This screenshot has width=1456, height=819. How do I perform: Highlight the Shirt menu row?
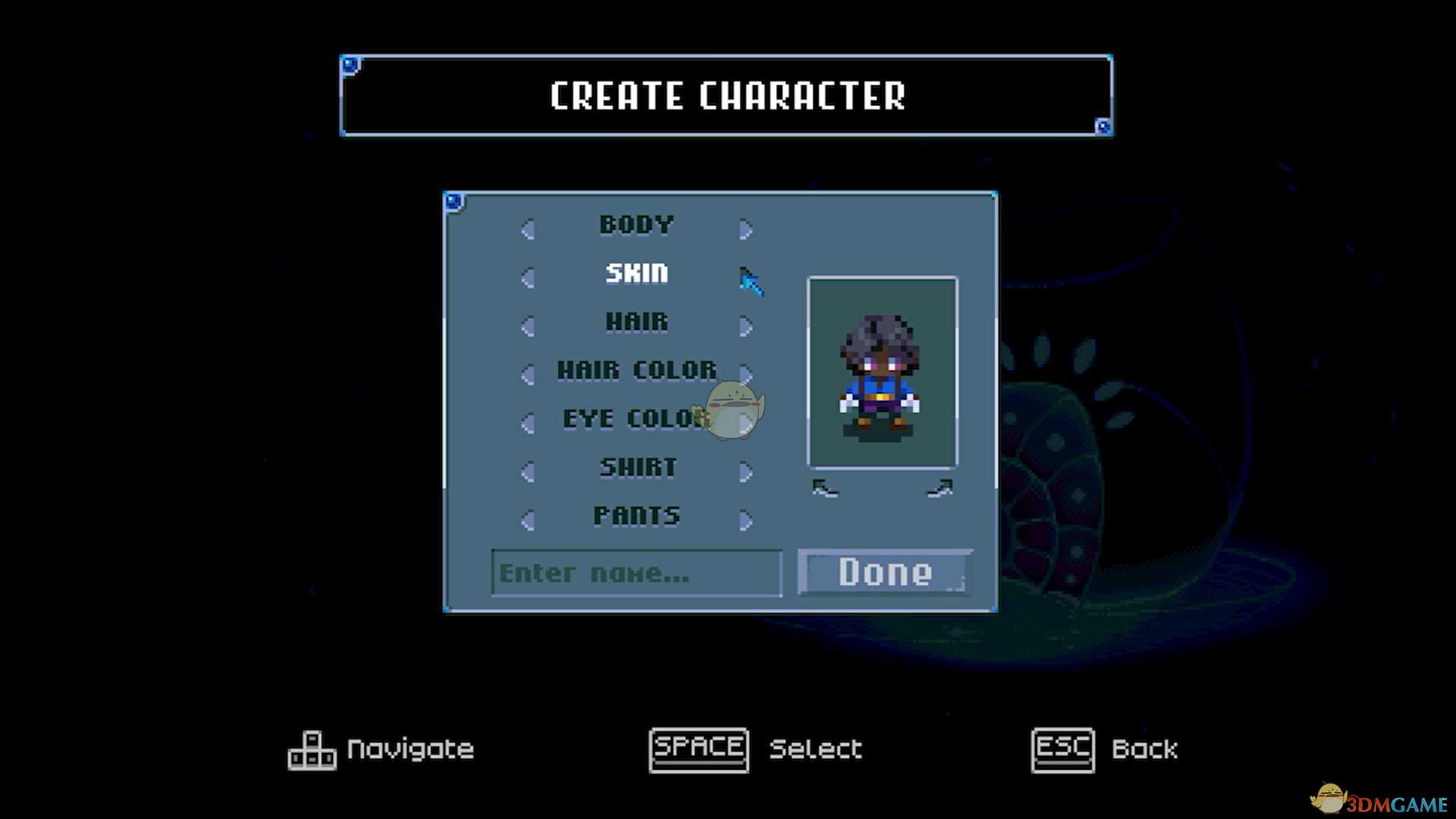coord(637,467)
